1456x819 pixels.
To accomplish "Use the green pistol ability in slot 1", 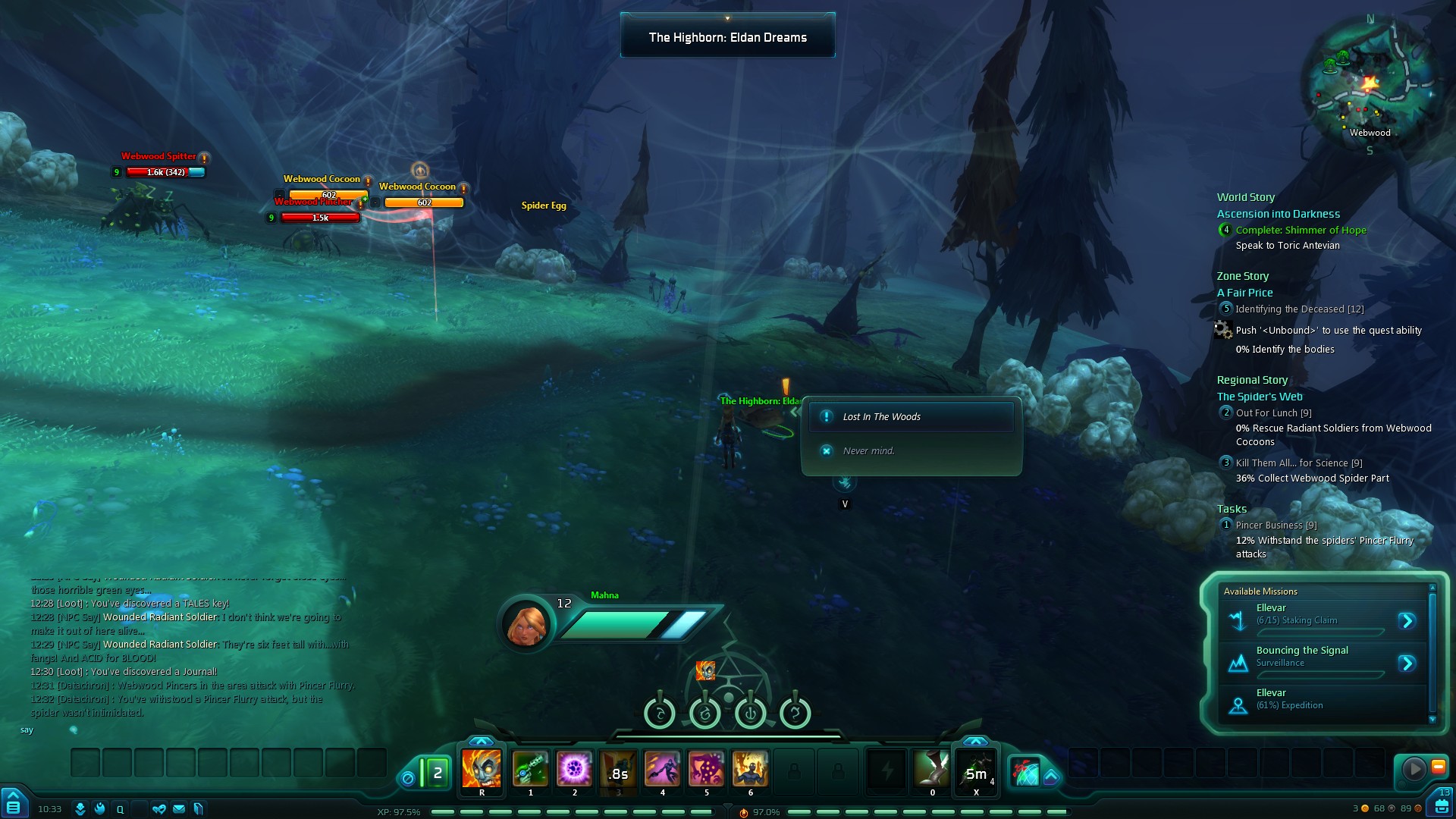I will coord(530,769).
